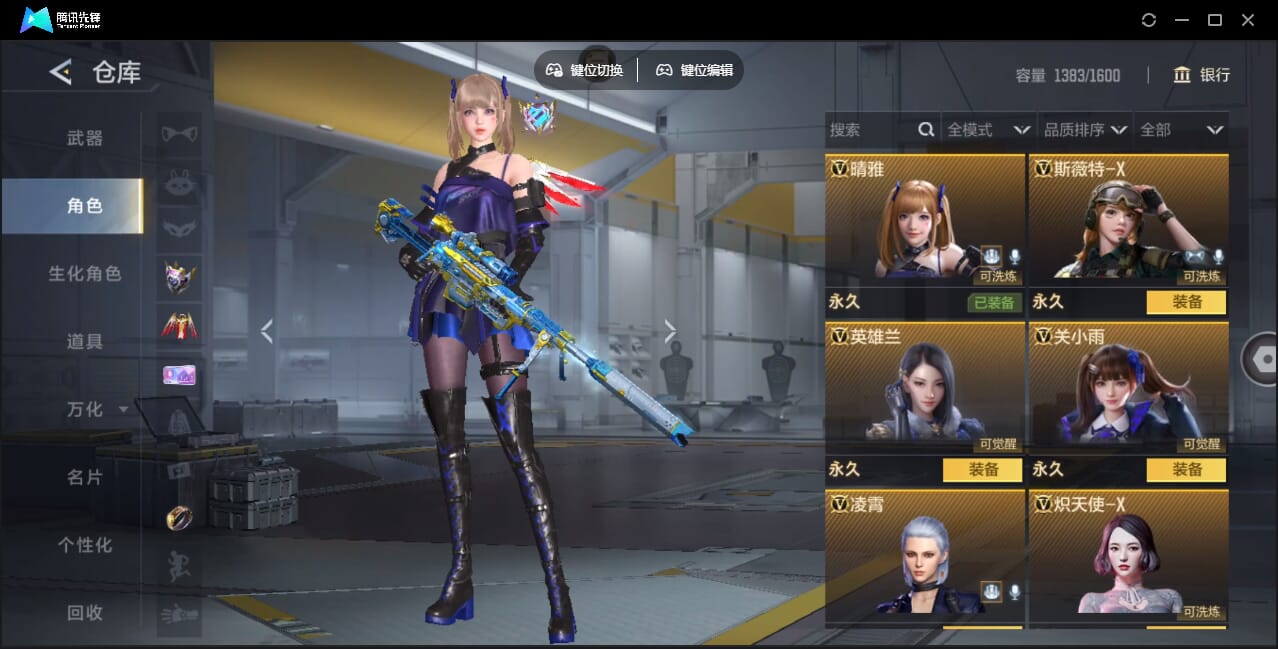The height and width of the screenshot is (649, 1278).
Task: Open the 名片 name card tab
Action: [x=85, y=477]
